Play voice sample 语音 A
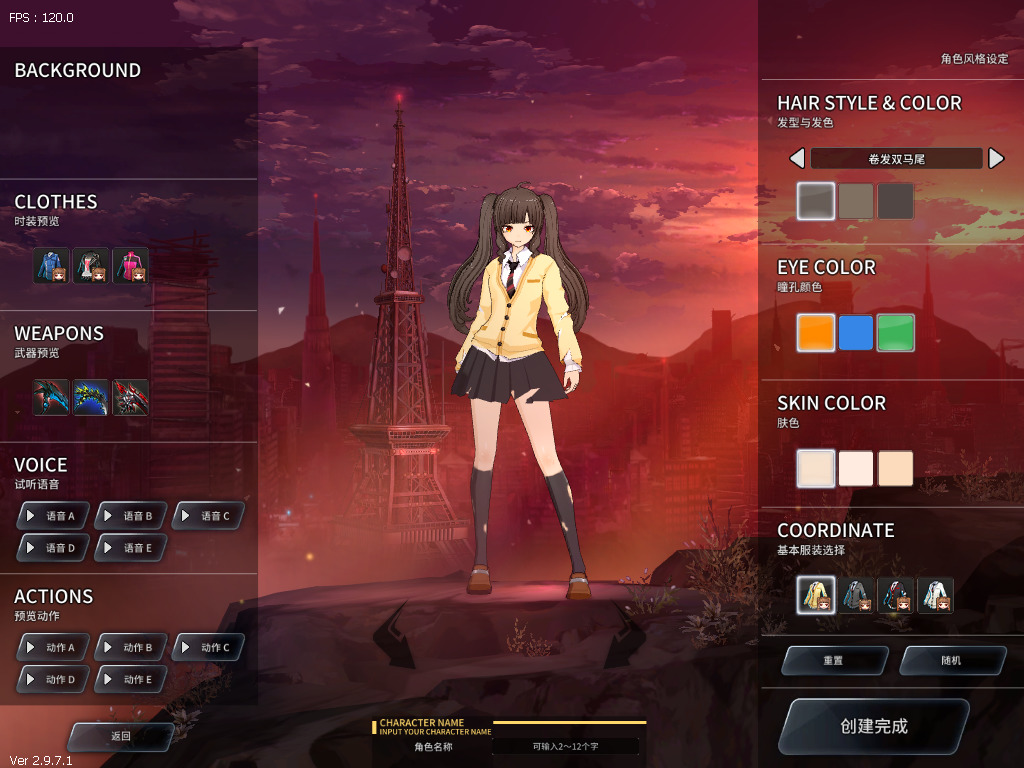1024x768 pixels. [x=53, y=516]
